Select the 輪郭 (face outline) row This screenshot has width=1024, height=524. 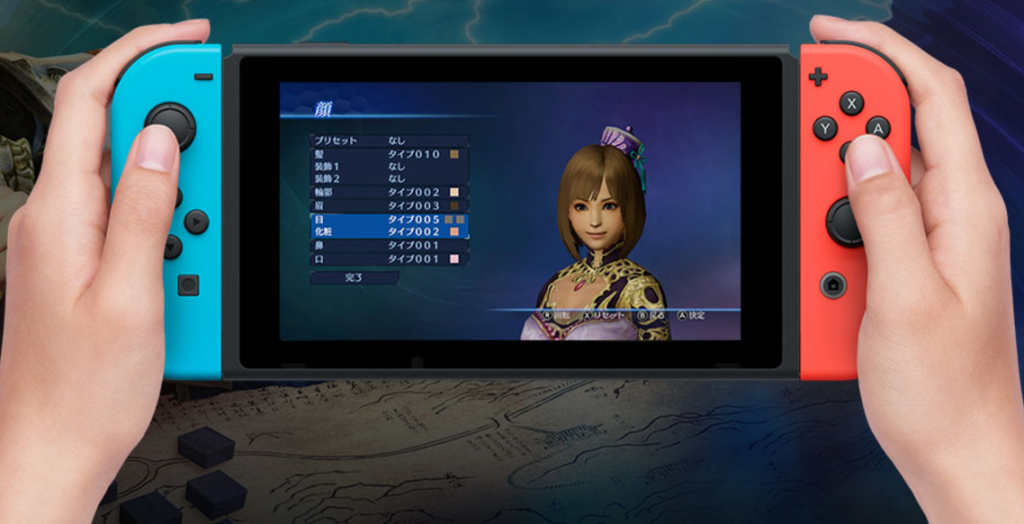point(380,192)
